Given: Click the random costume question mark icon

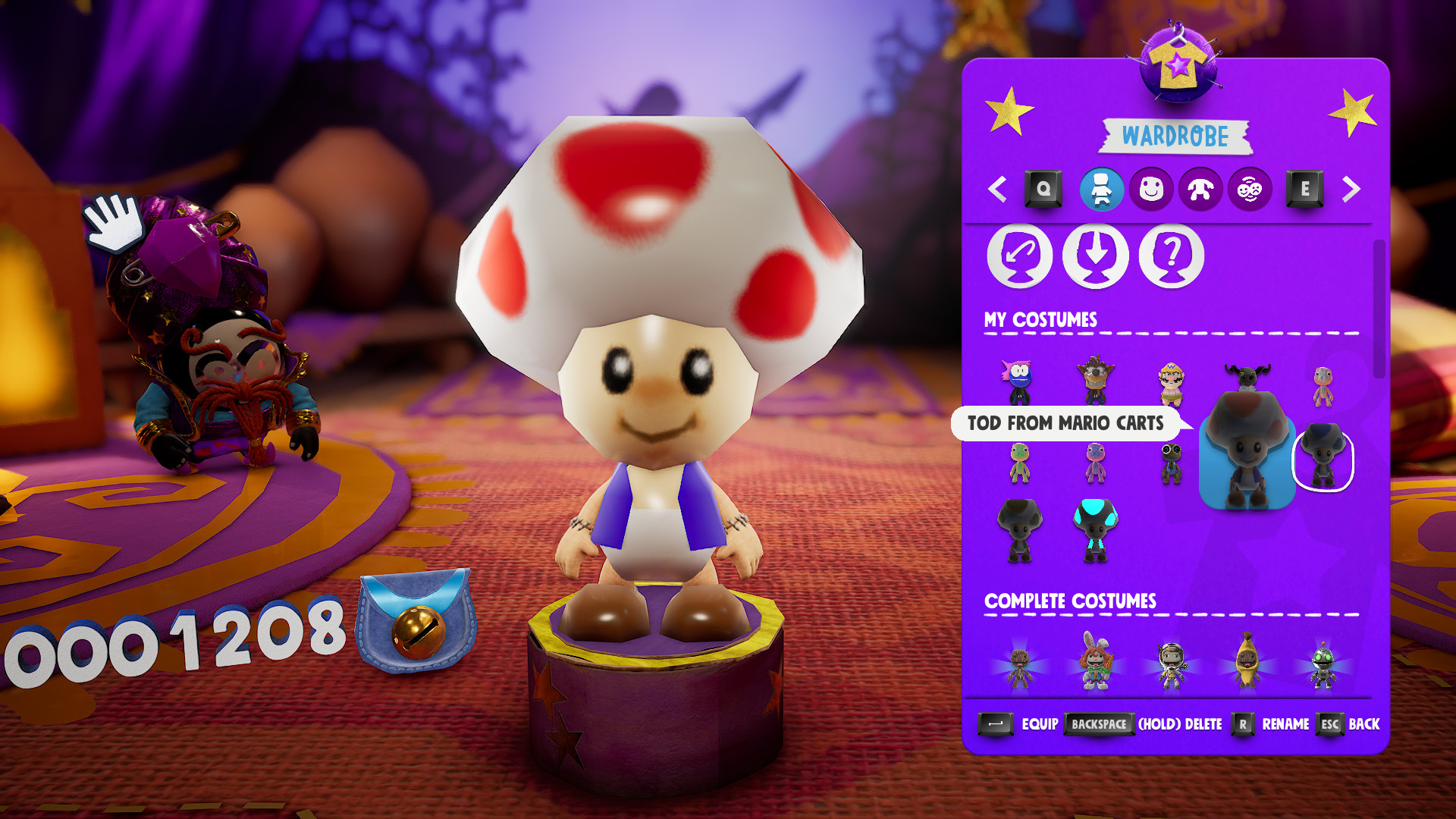Looking at the screenshot, I should click(1170, 256).
